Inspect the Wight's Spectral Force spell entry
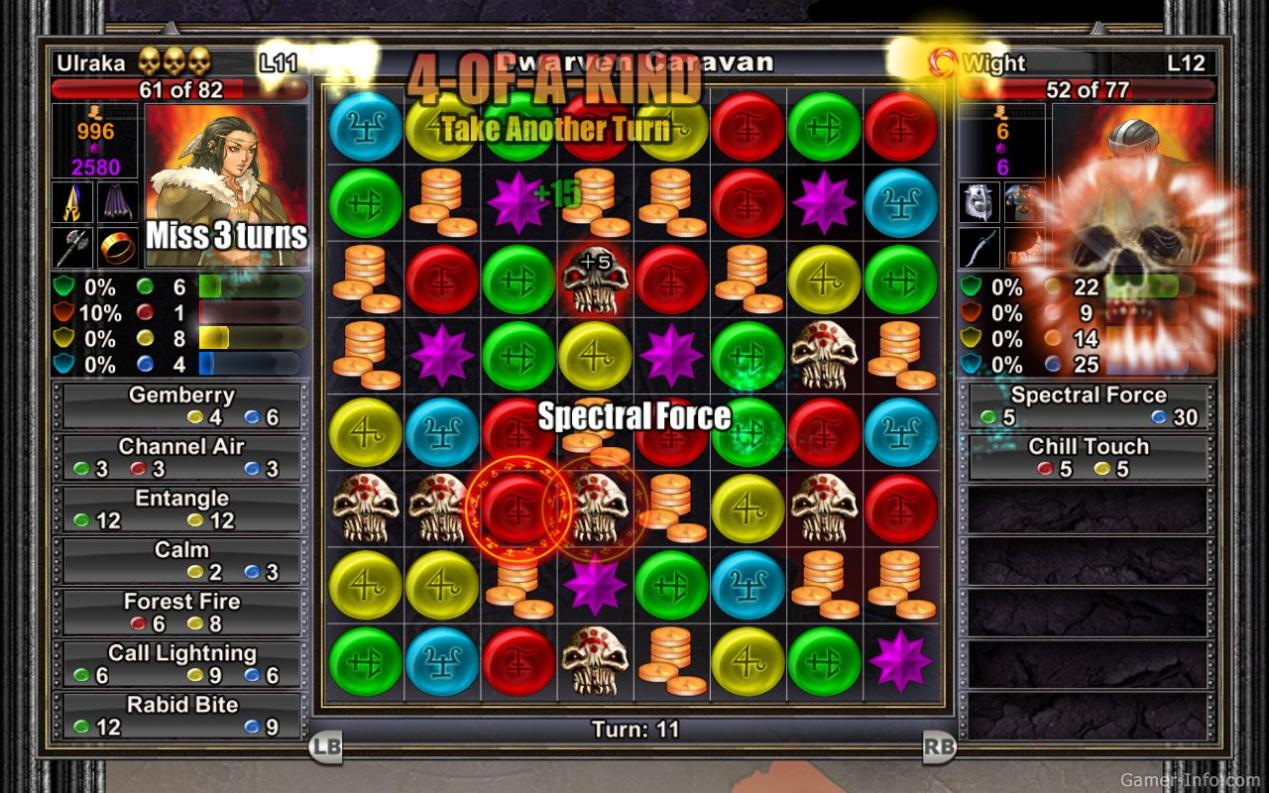Screen dimensions: 1269x793 1088,405
